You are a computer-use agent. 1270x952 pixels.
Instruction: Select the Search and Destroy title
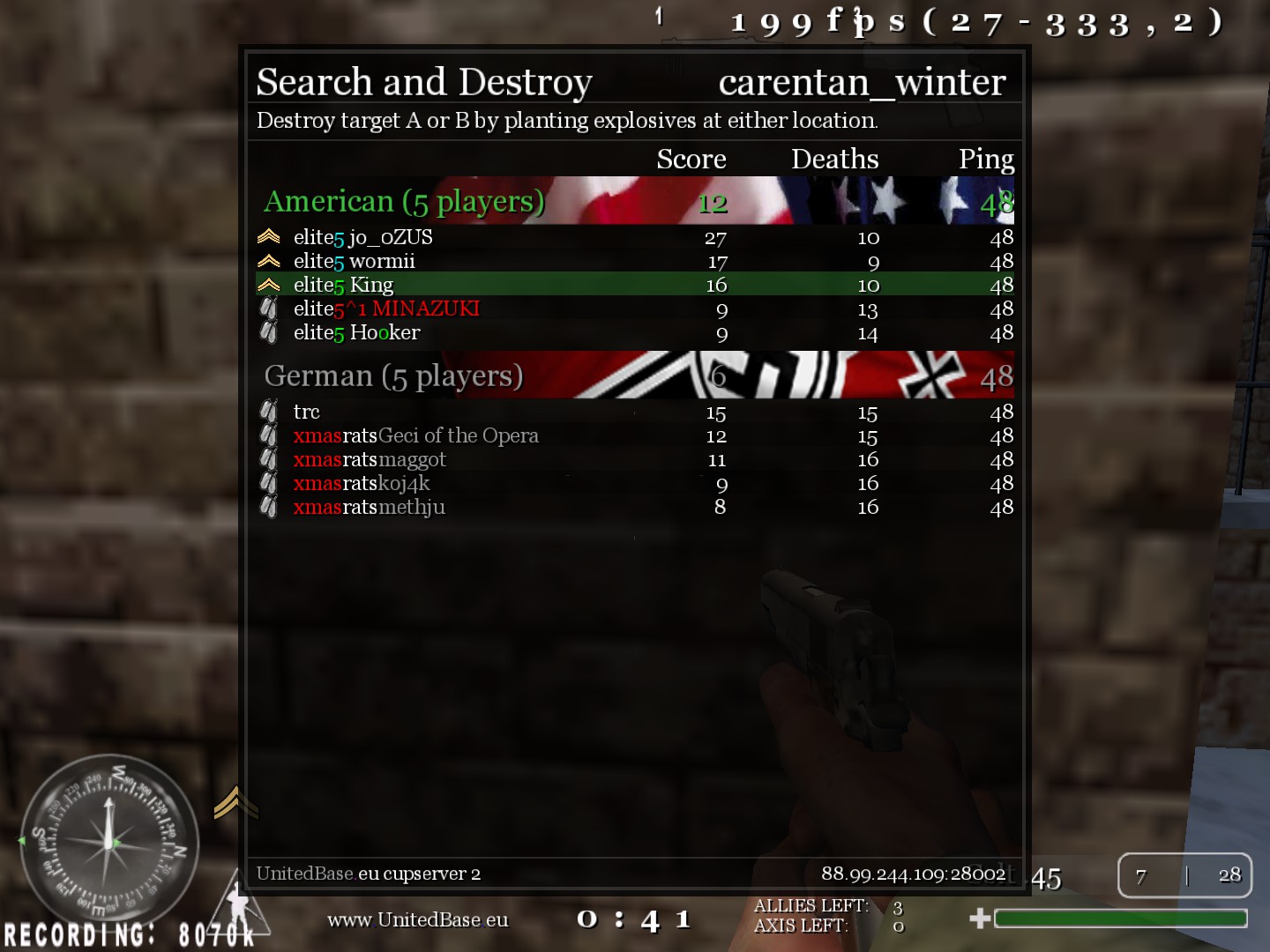tap(423, 81)
